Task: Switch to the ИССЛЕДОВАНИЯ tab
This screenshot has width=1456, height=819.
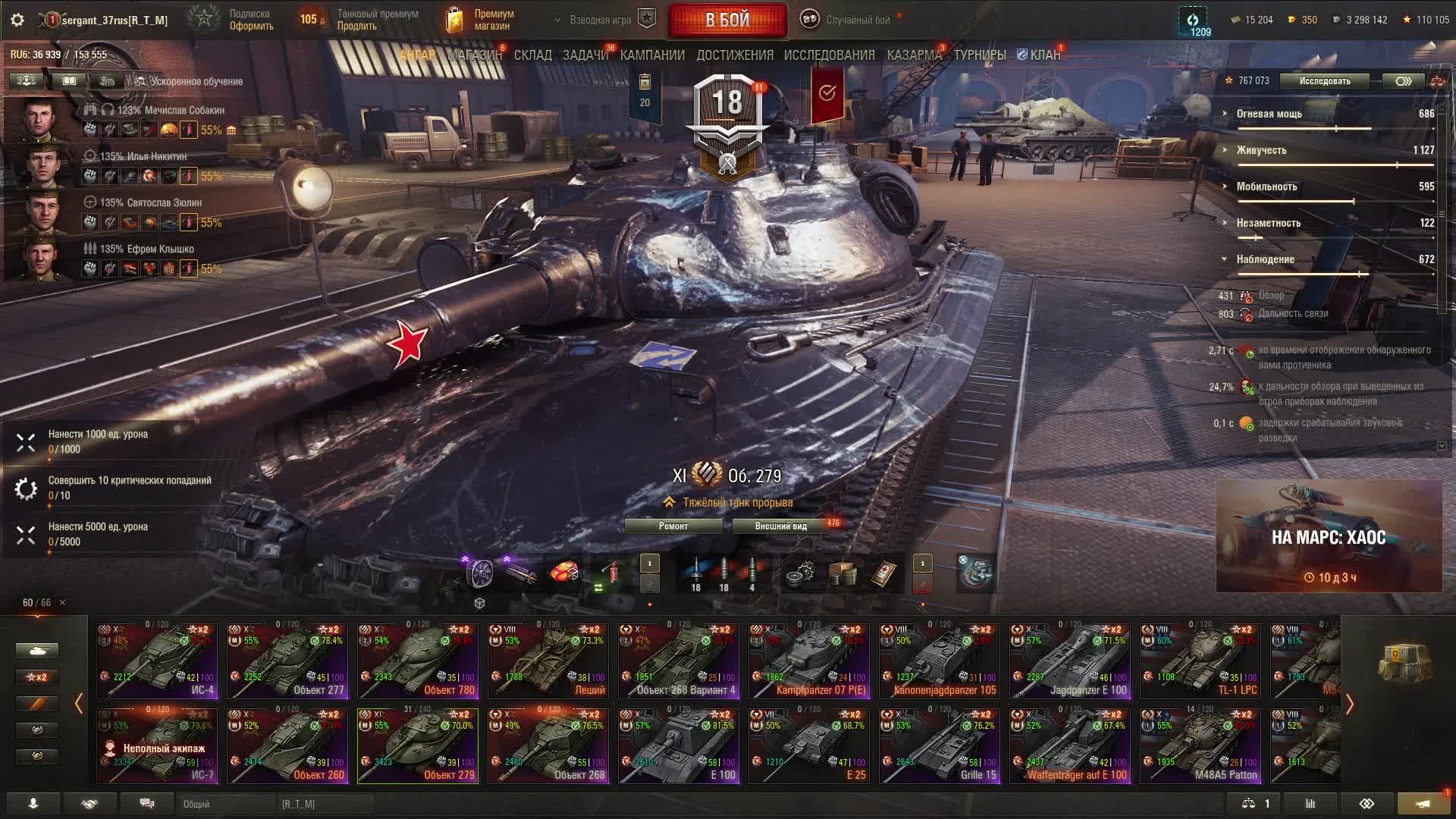Action: tap(829, 55)
